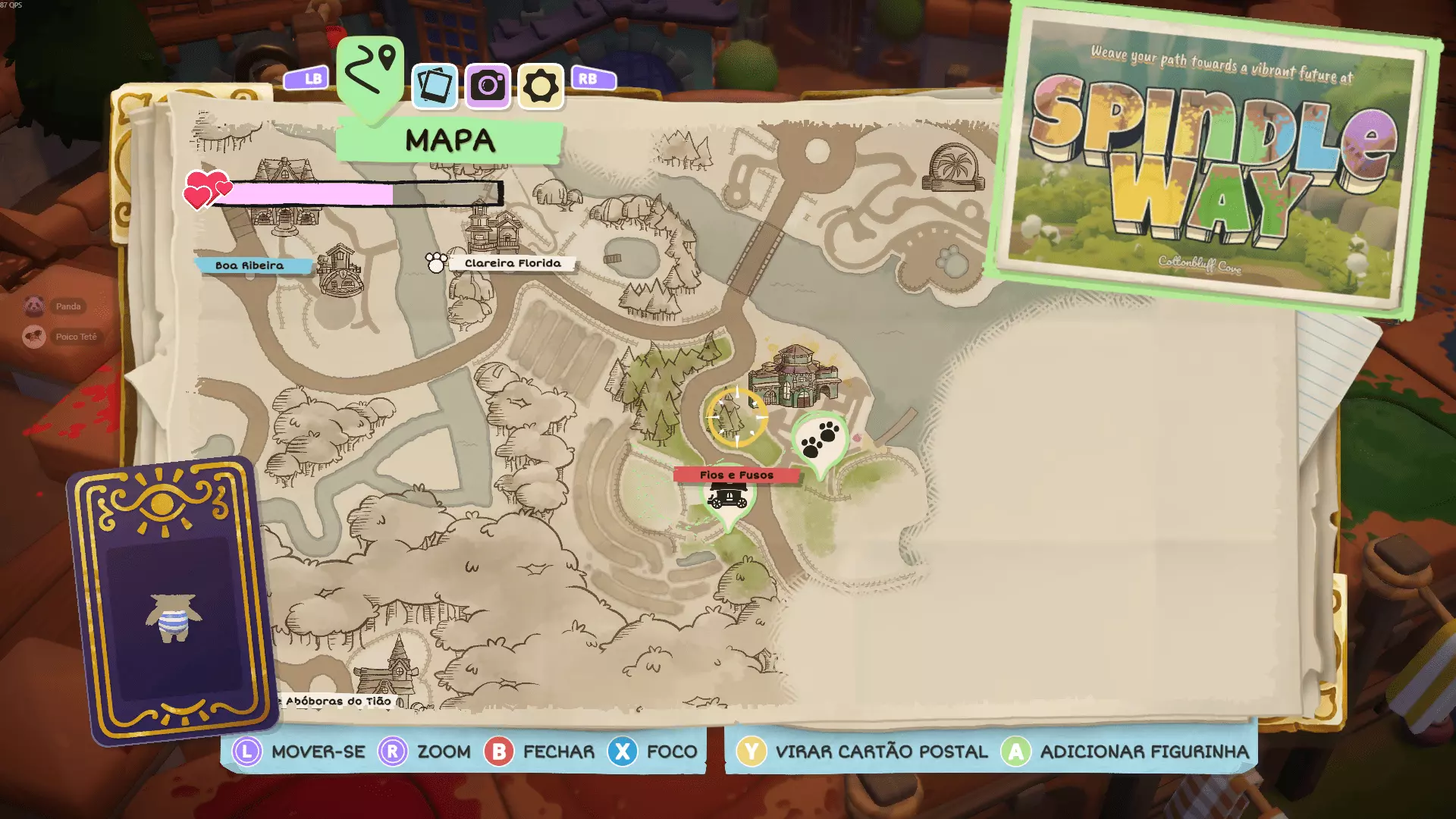Switch to the photo album tab
The width and height of the screenshot is (1456, 819).
click(x=435, y=86)
